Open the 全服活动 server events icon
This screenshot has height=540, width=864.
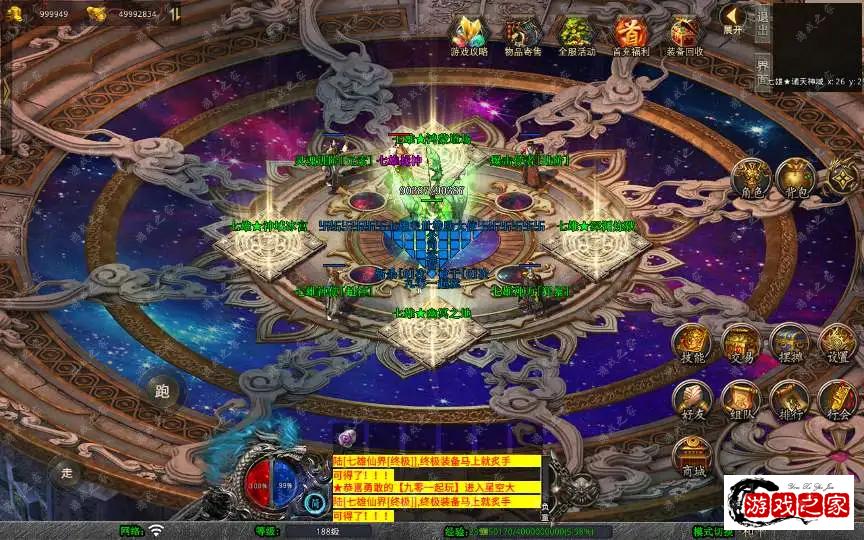tap(574, 35)
